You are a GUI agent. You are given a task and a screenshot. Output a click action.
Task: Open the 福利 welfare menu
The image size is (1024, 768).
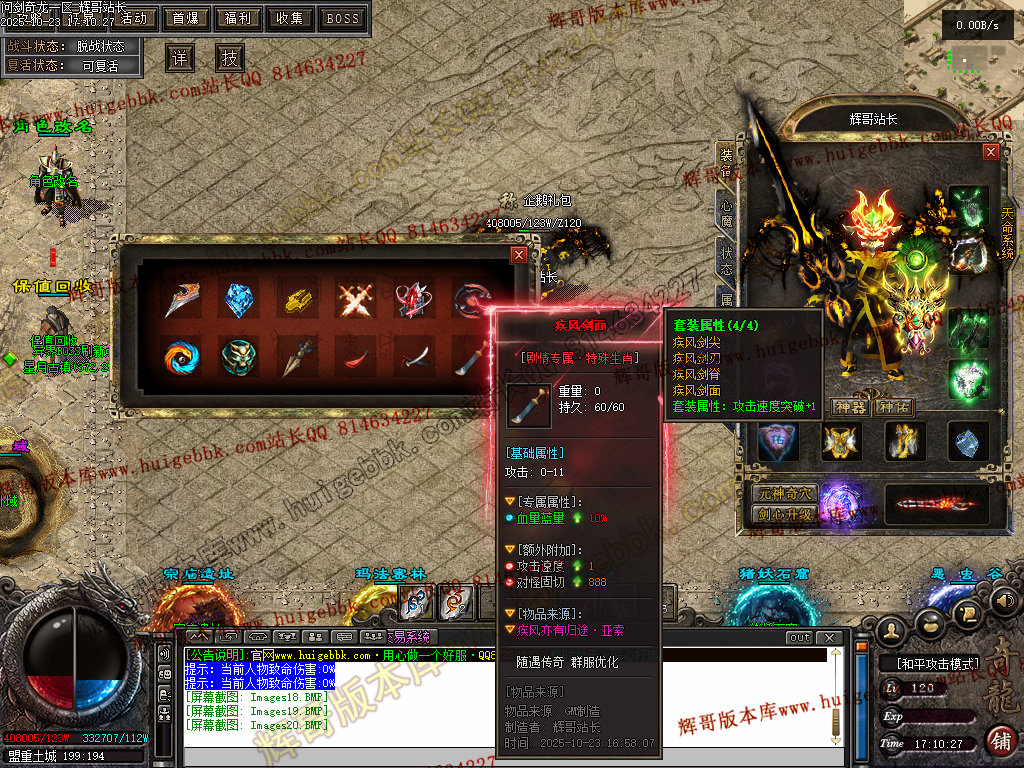(238, 18)
